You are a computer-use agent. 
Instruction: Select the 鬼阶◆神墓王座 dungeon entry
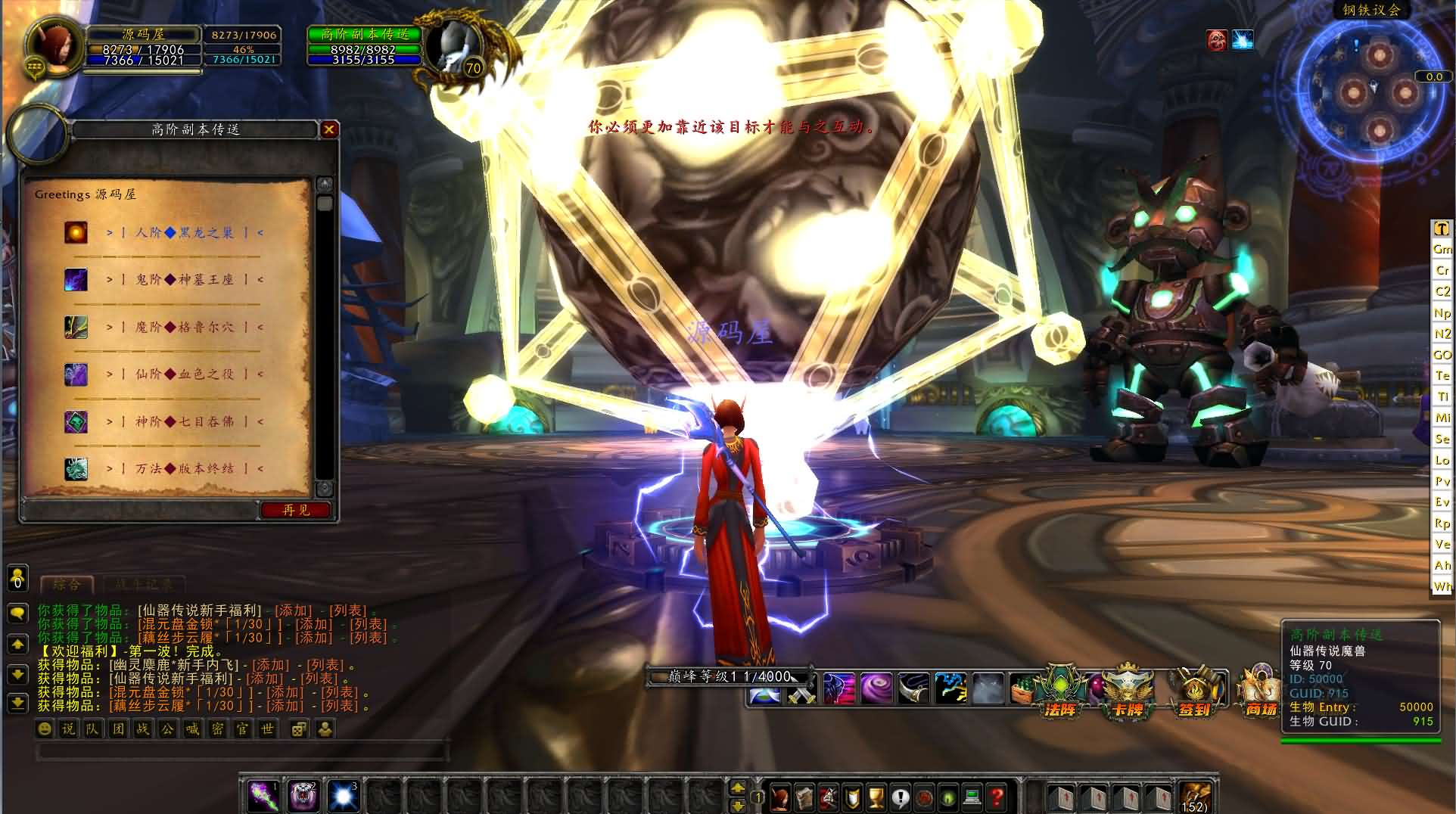click(185, 280)
